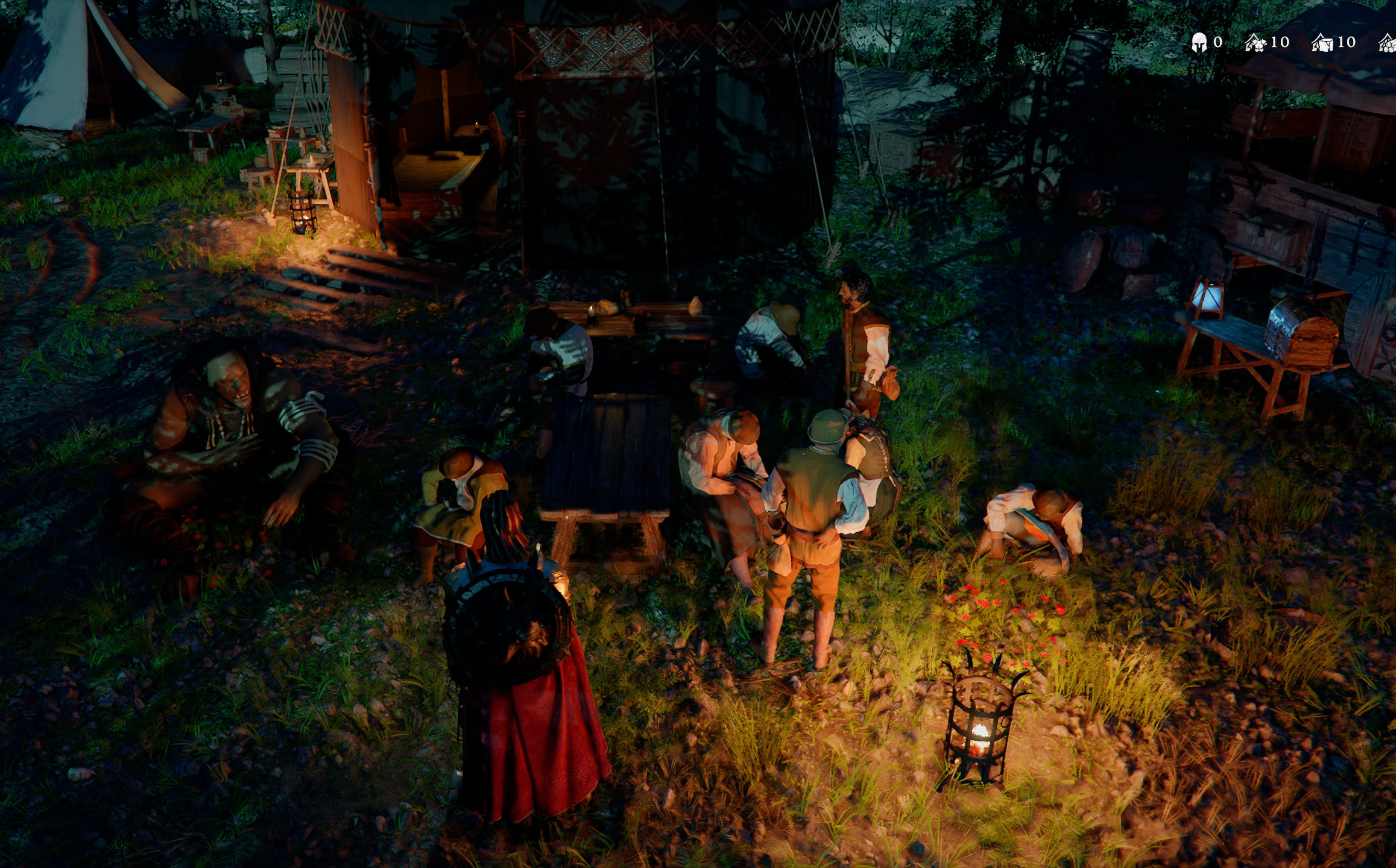The width and height of the screenshot is (1396, 868).
Task: Select the armor tent resource icon
Action: pos(1255,43)
